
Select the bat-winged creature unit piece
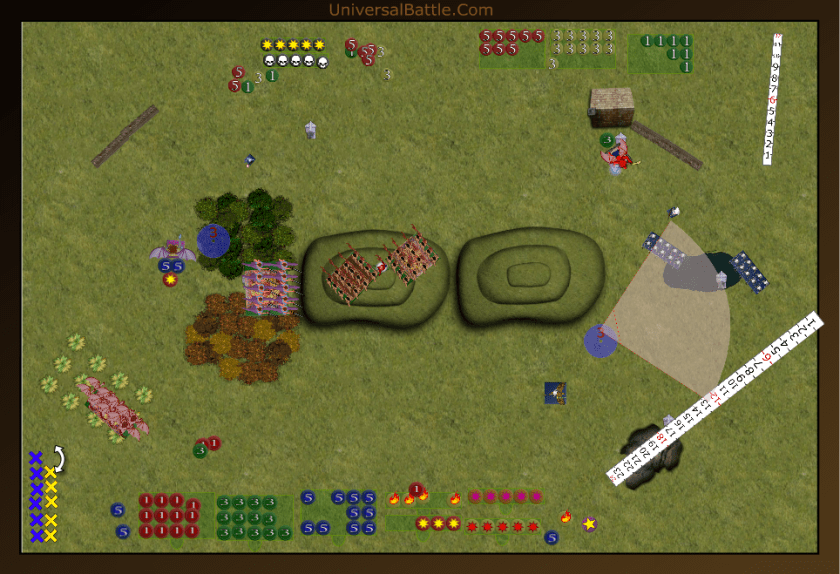(x=172, y=249)
